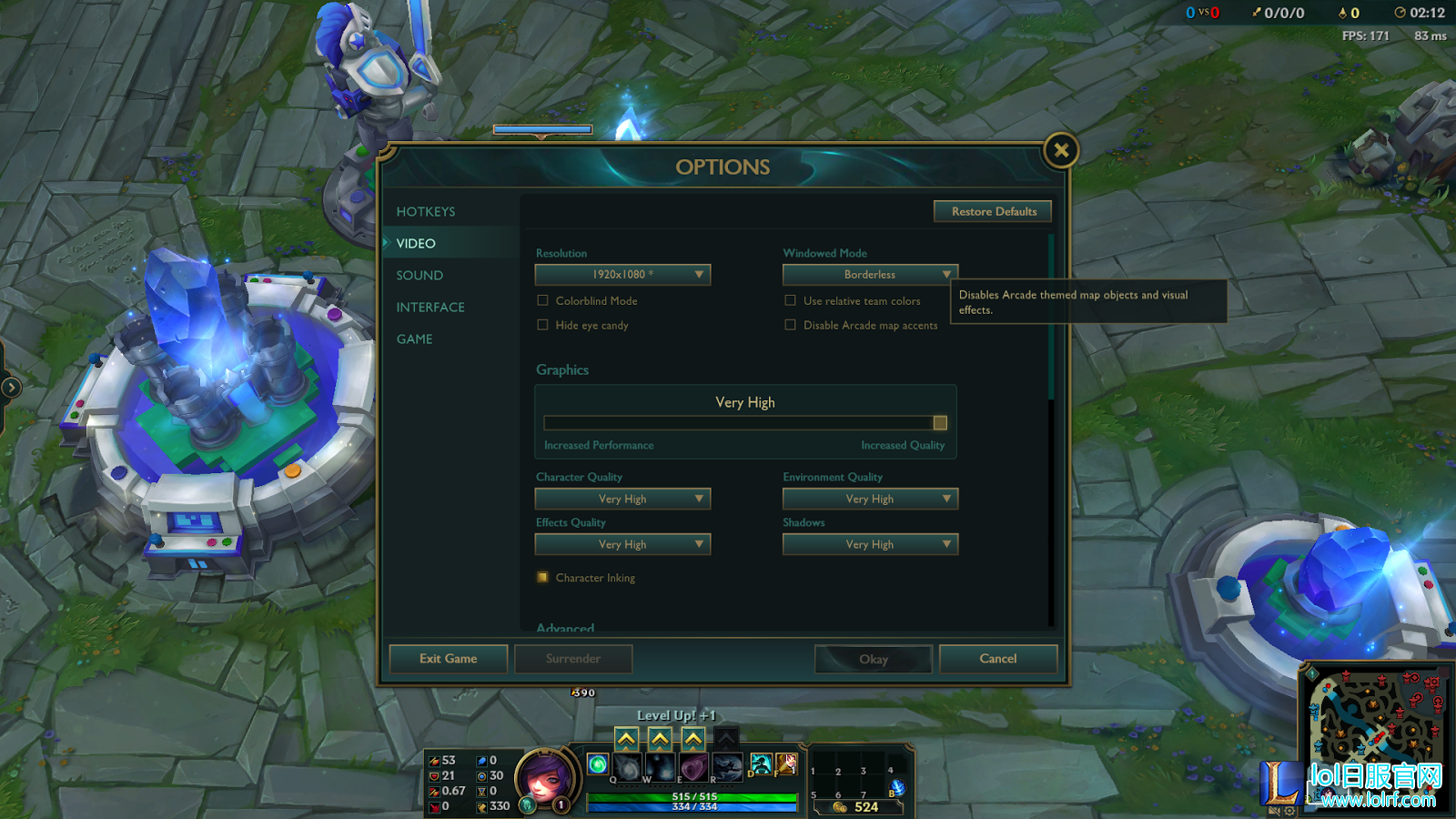1456x819 pixels.
Task: Expand the Shadows dropdown
Action: [x=870, y=544]
